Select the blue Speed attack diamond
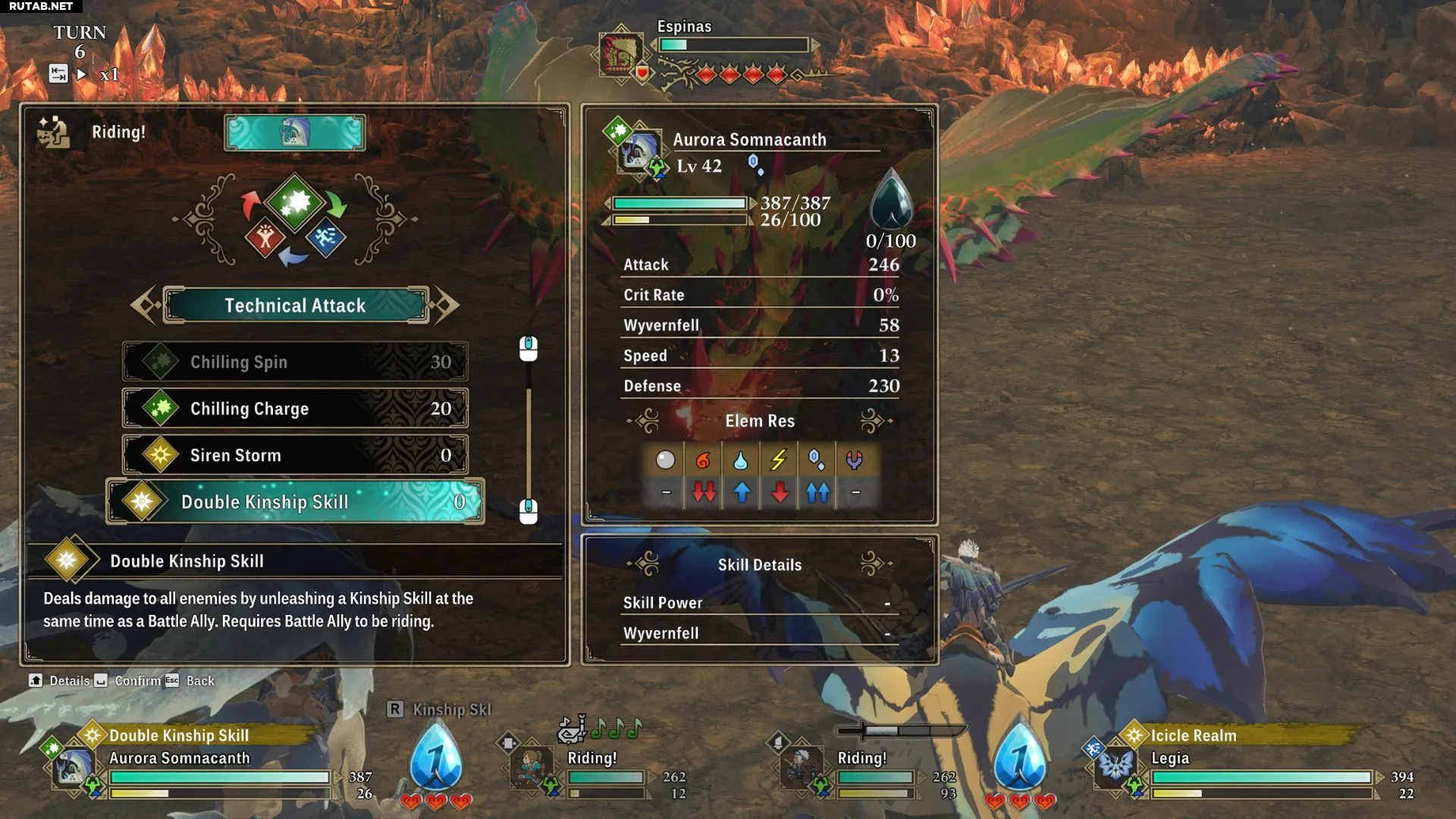Viewport: 1456px width, 819px height. click(326, 238)
